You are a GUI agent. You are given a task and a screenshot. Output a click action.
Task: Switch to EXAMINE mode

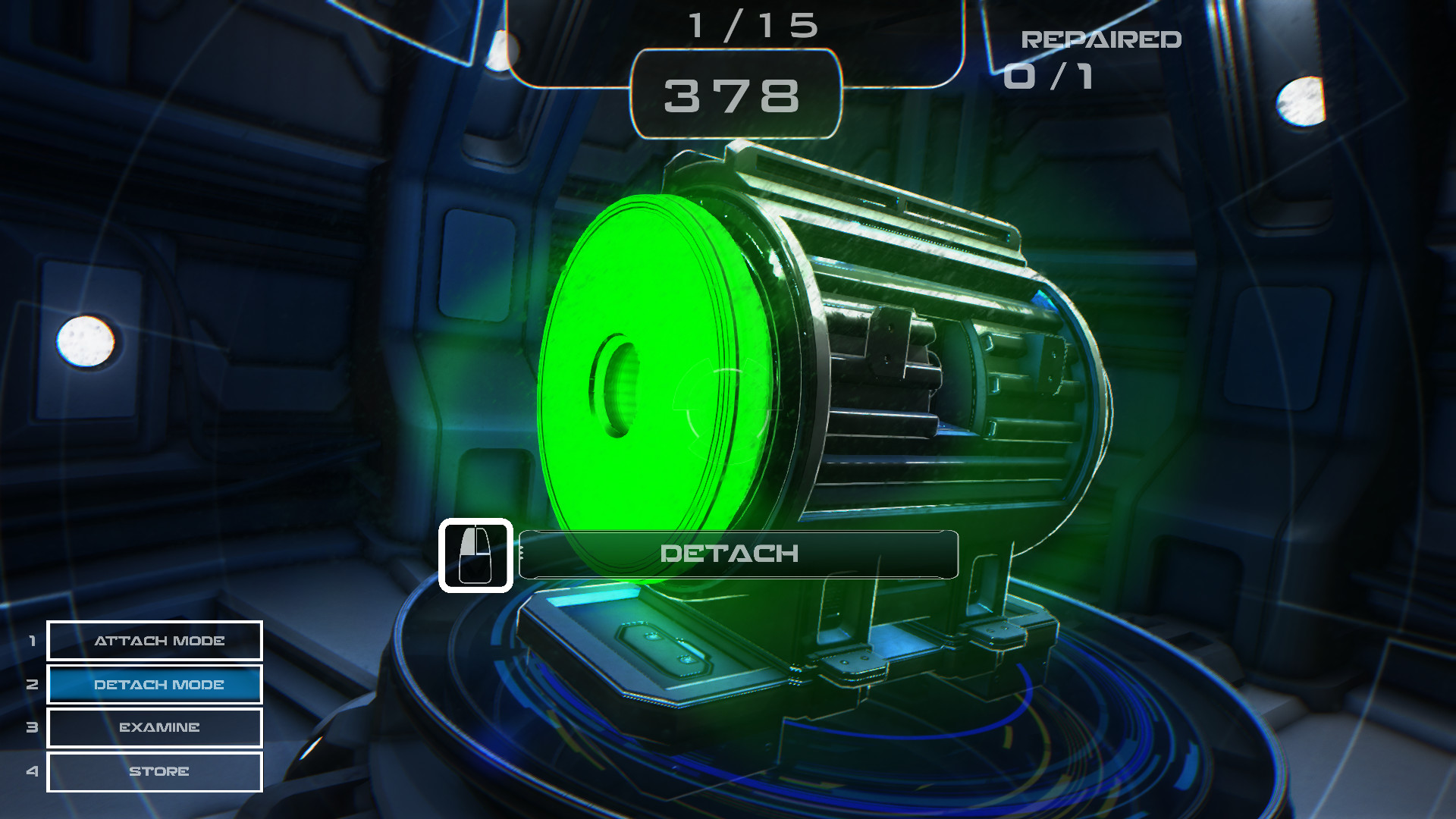tap(154, 727)
